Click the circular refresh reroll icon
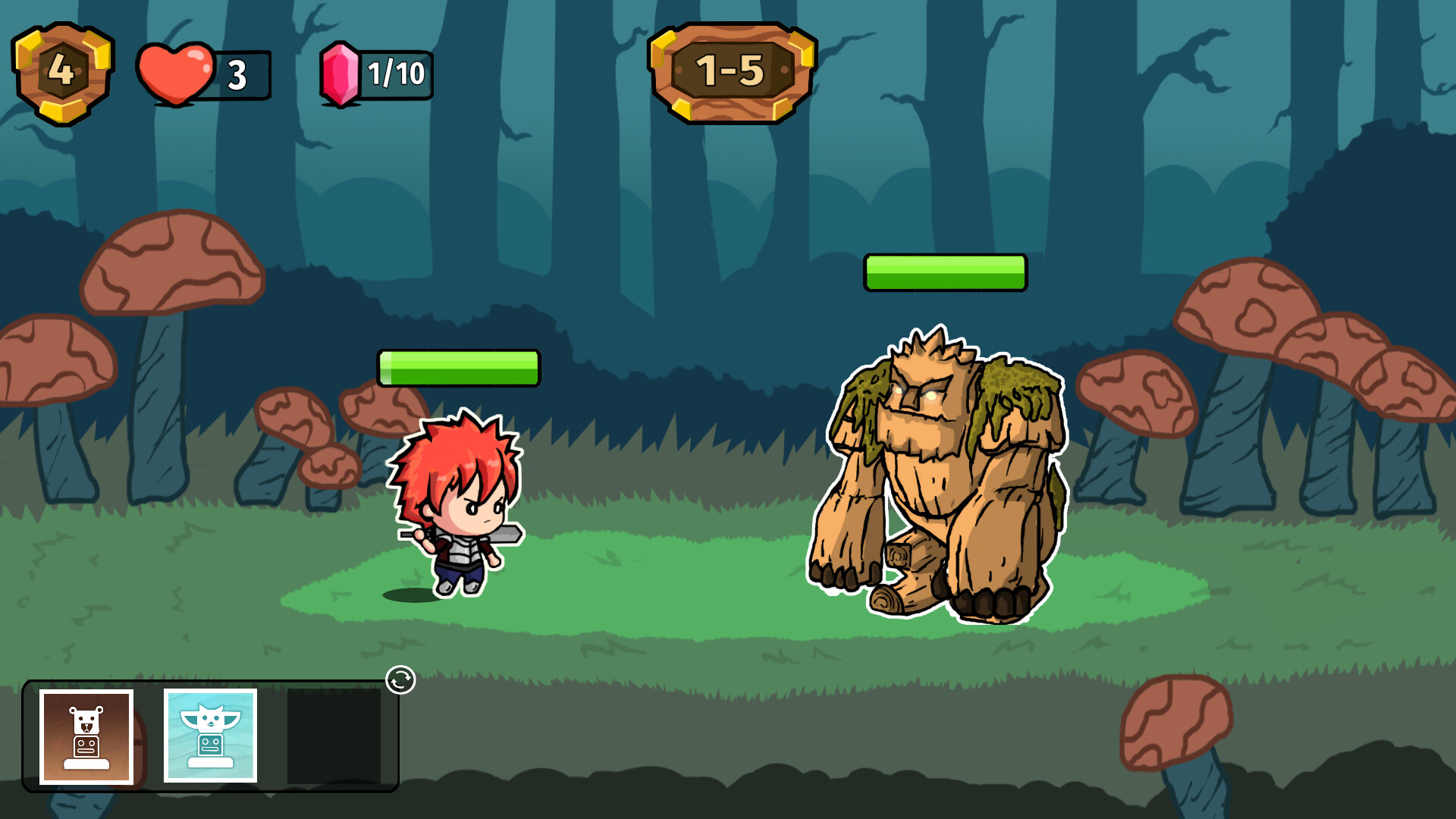Screen dimensions: 1456x819 click(x=402, y=682)
